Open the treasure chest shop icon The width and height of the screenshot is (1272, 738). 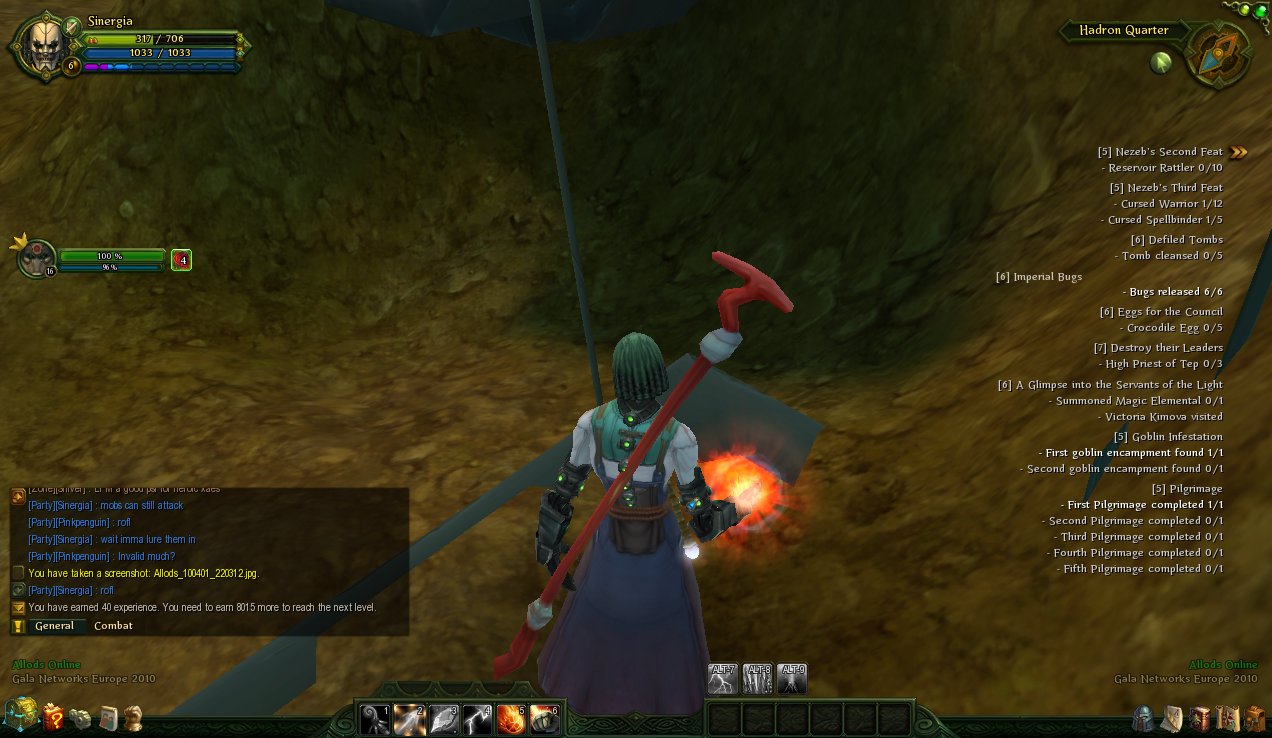pyautogui.click(x=20, y=714)
